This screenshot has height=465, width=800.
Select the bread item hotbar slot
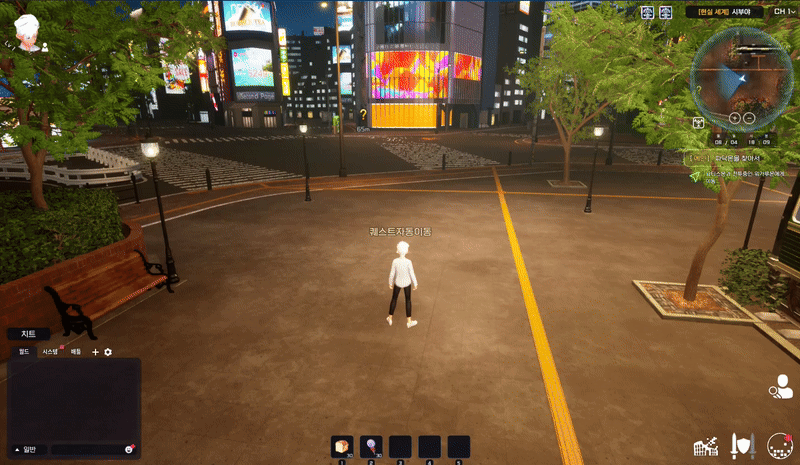341,446
